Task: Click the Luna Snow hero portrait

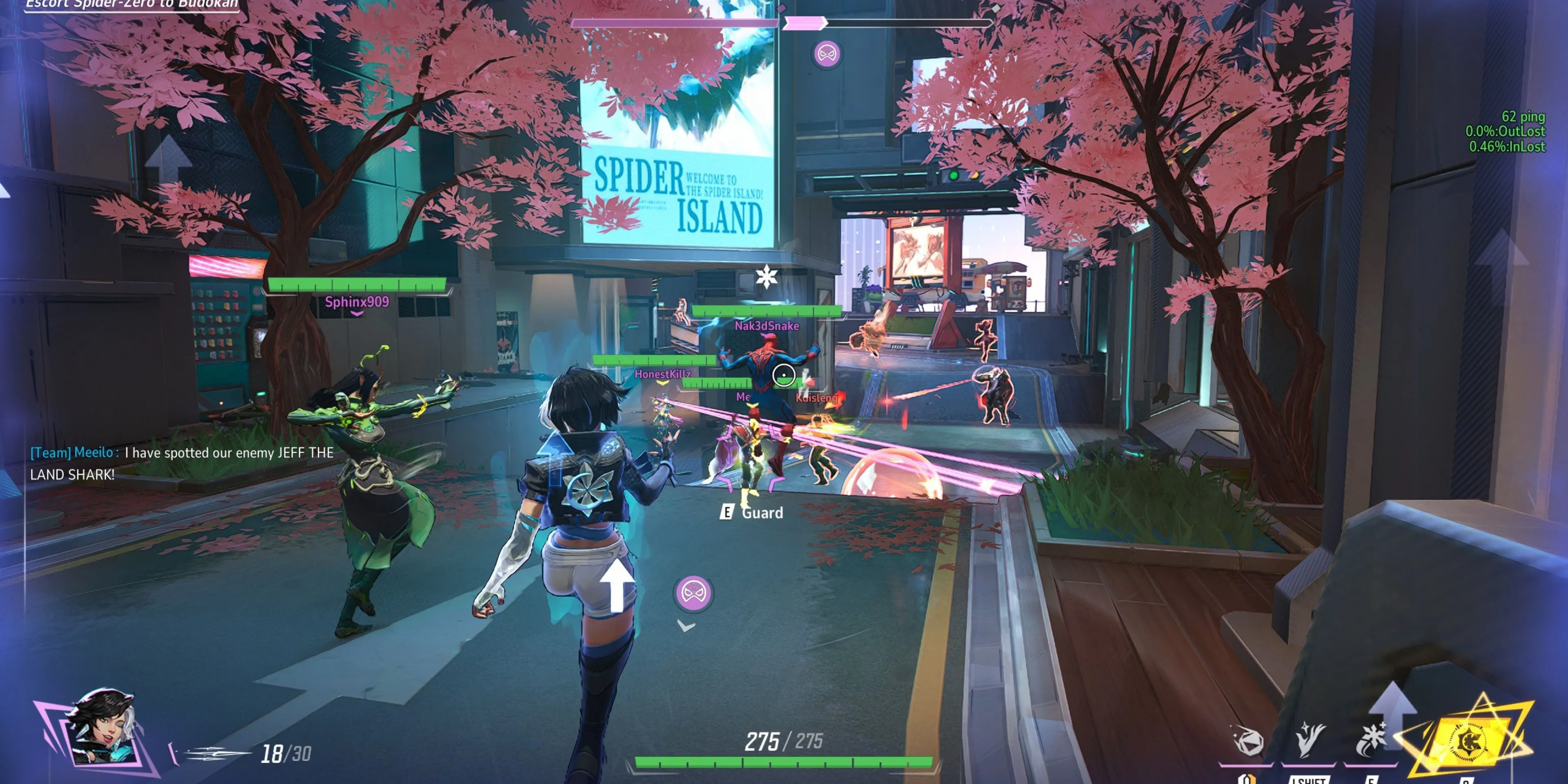Action: [x=102, y=727]
